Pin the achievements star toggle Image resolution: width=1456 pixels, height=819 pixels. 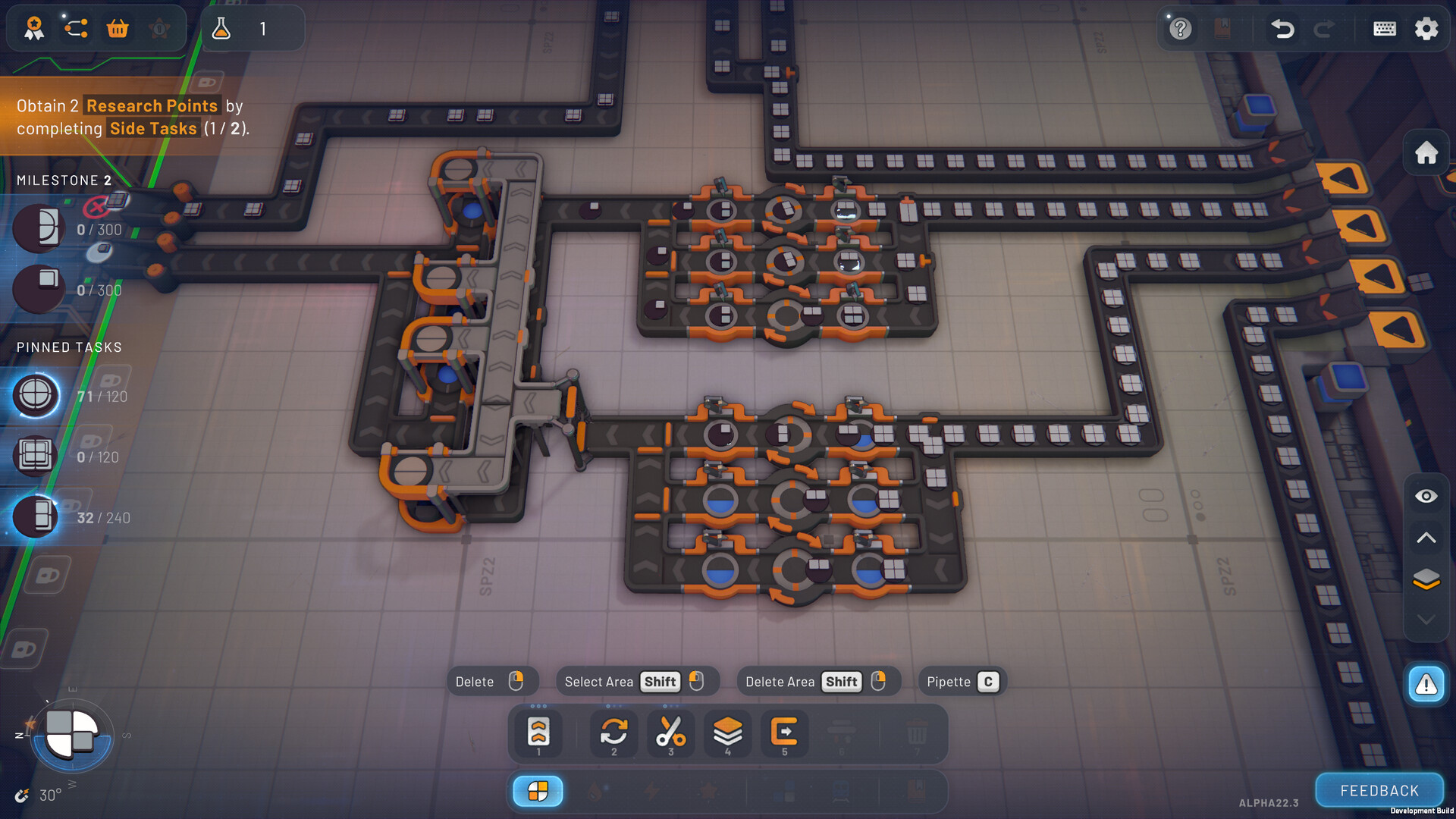tap(158, 28)
